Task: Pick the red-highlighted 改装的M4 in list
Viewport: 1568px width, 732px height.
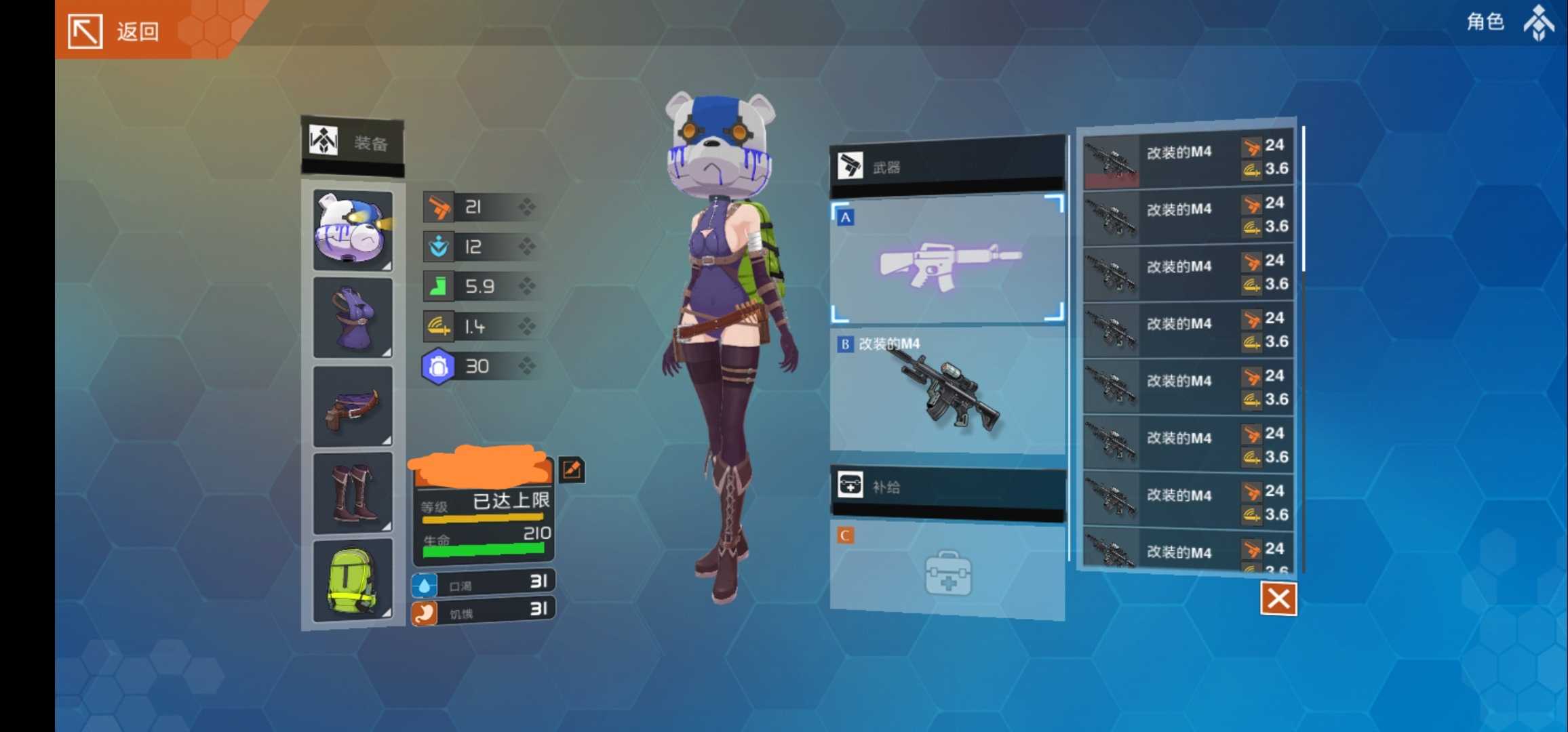Action: coord(1187,159)
